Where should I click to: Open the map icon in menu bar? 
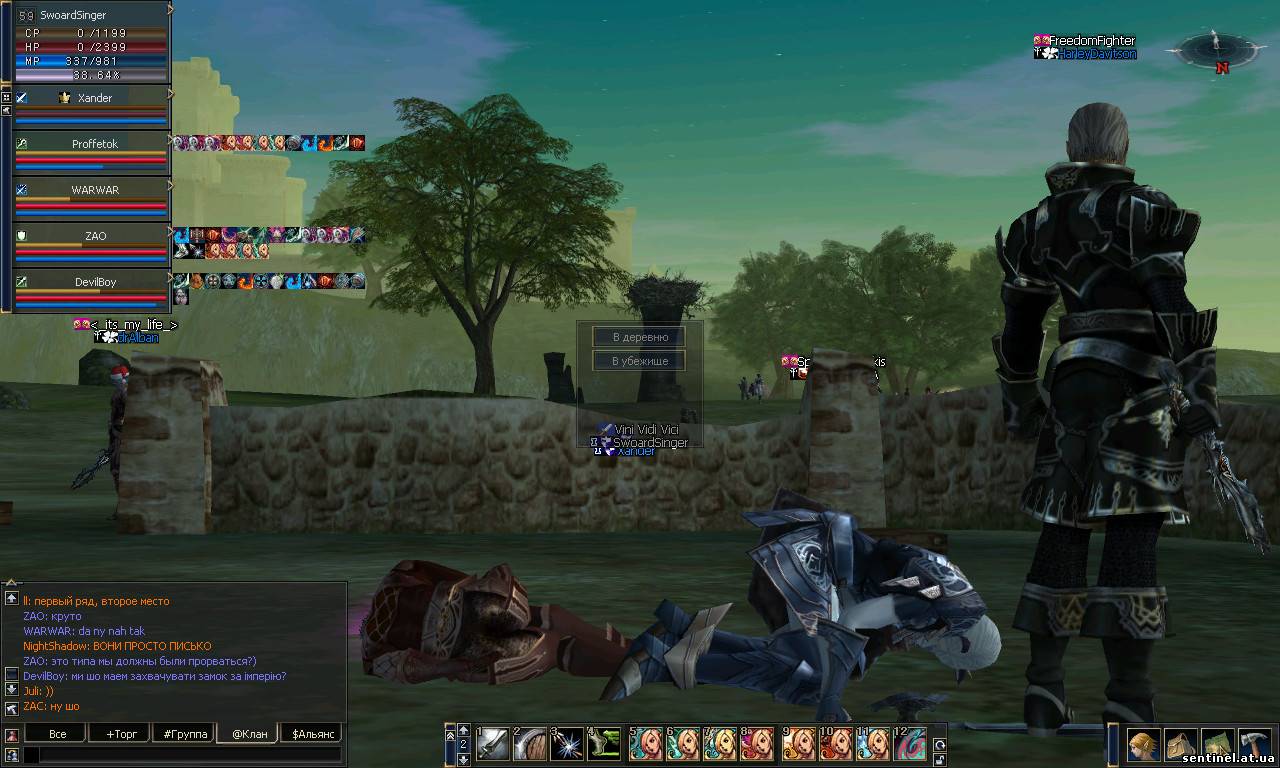point(1217,746)
